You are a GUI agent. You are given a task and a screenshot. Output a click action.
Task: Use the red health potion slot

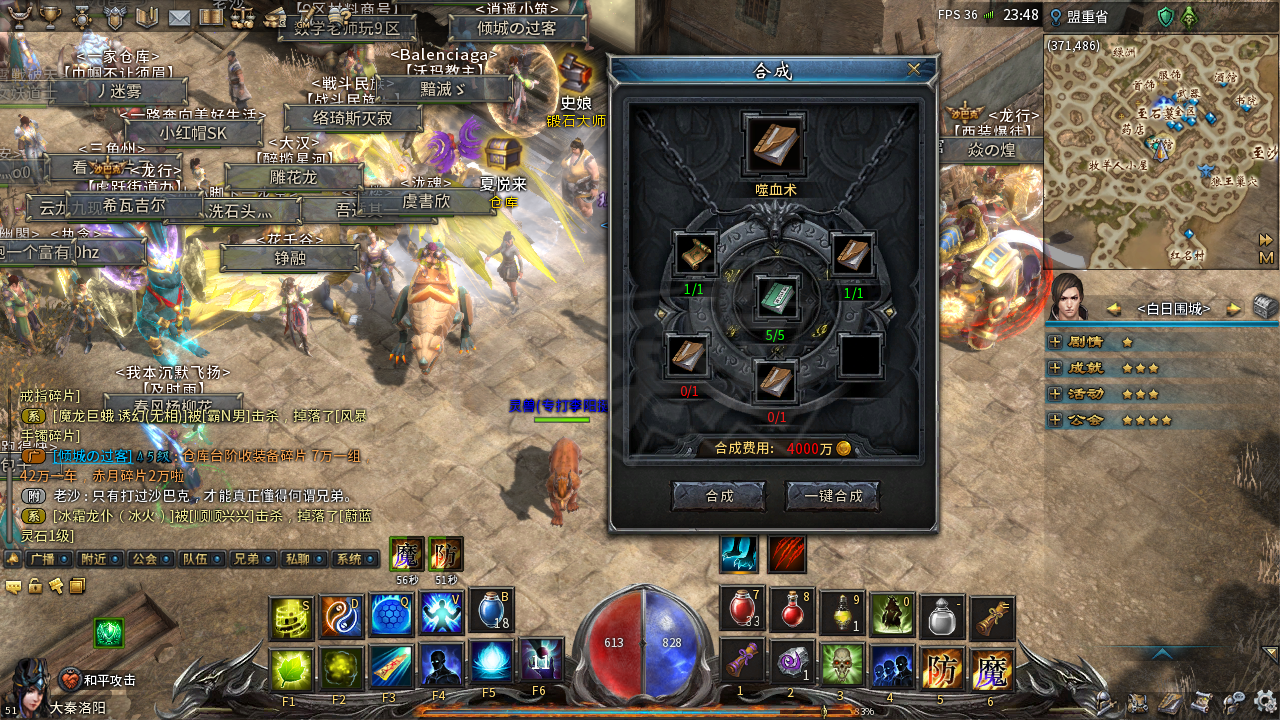click(742, 609)
